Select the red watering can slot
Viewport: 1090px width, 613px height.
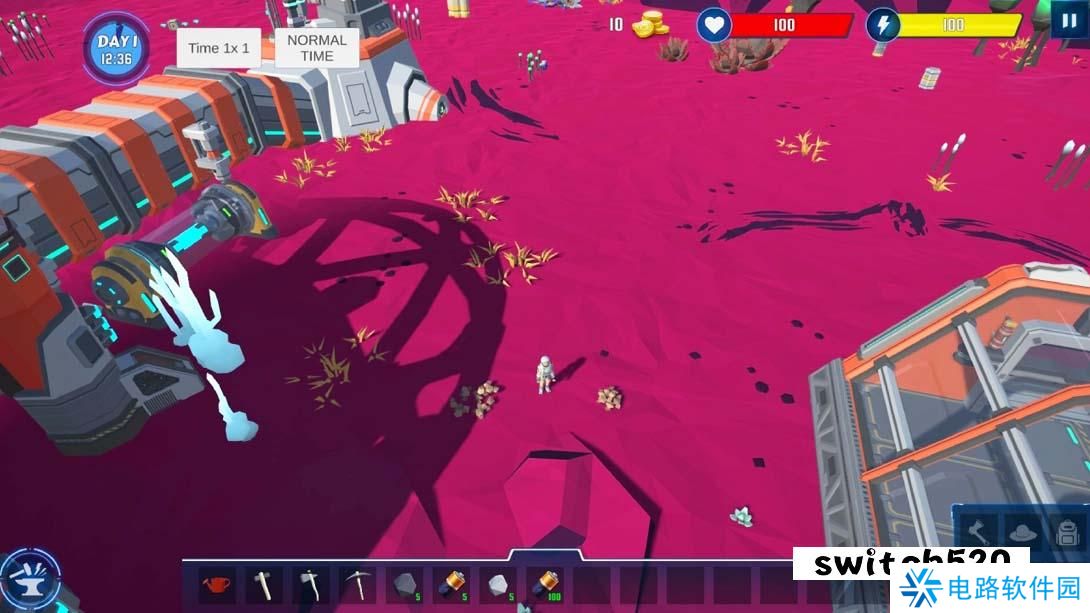point(217,584)
